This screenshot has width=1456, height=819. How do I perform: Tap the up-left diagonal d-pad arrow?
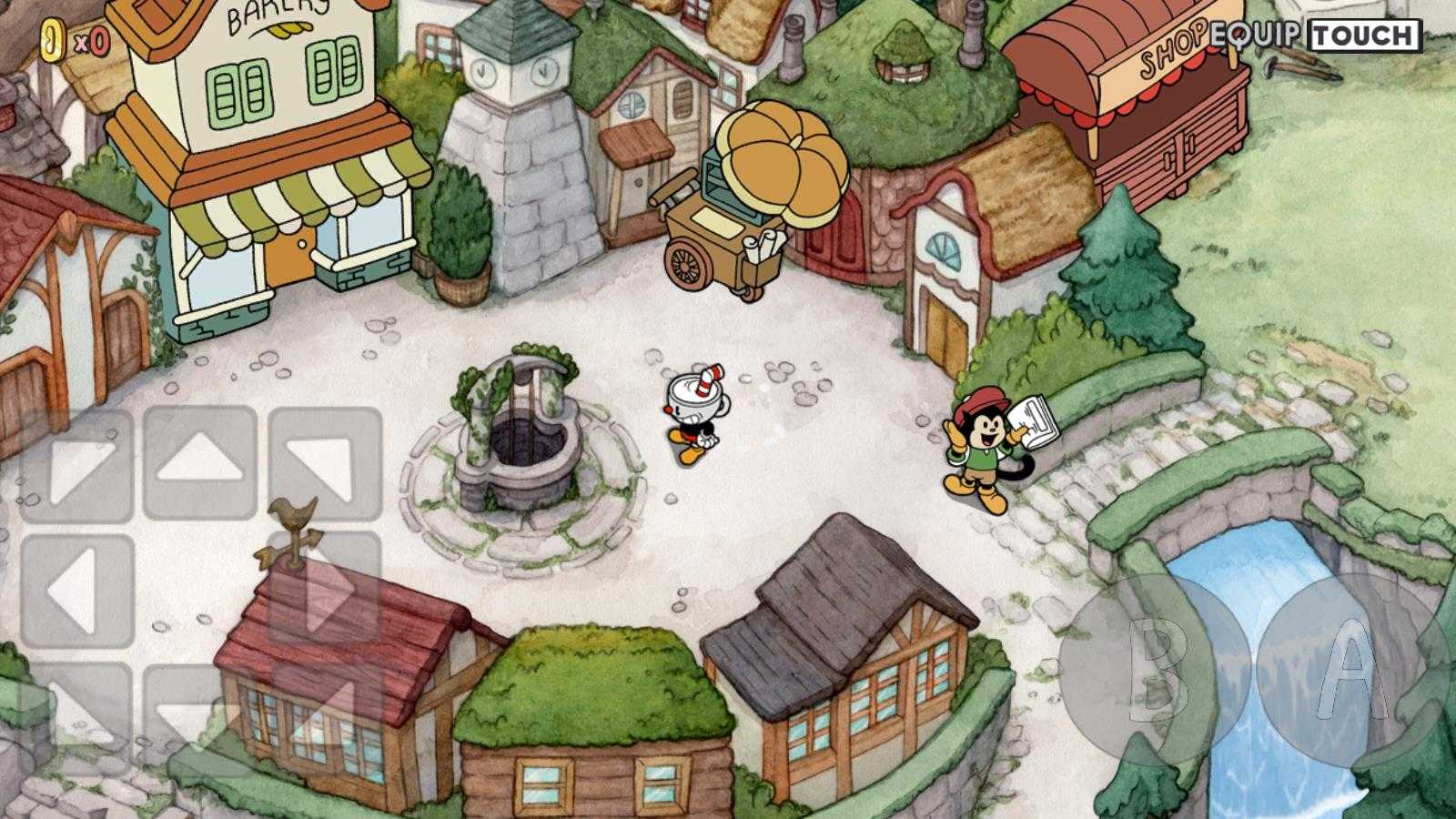click(76, 464)
